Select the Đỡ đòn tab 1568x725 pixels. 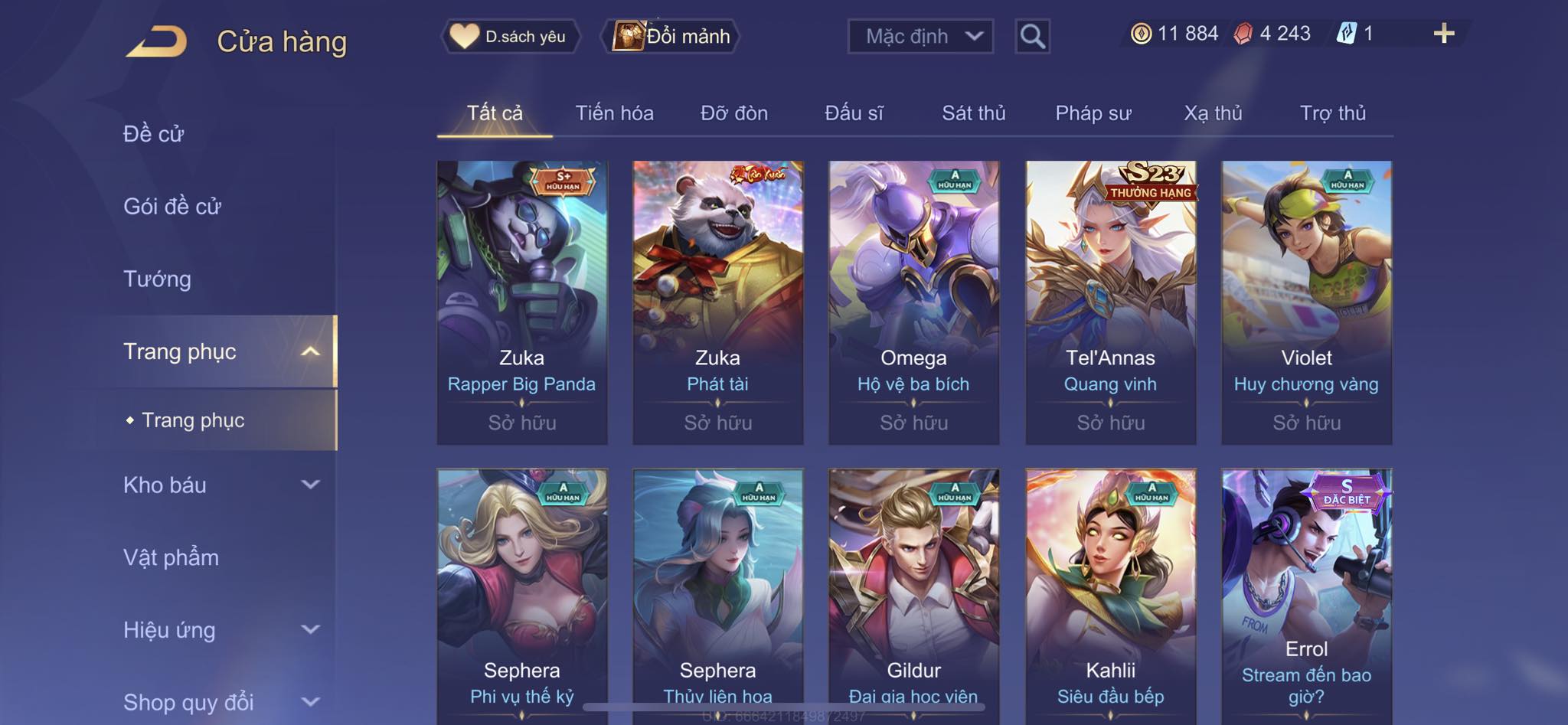pyautogui.click(x=733, y=113)
